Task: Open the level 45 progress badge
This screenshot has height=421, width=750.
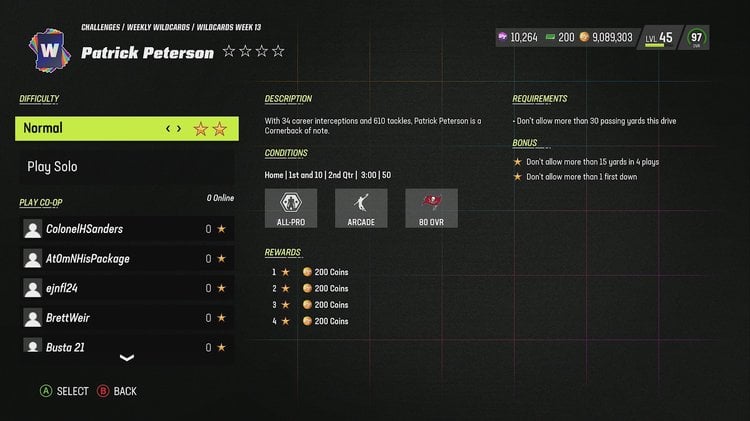Action: (x=658, y=37)
